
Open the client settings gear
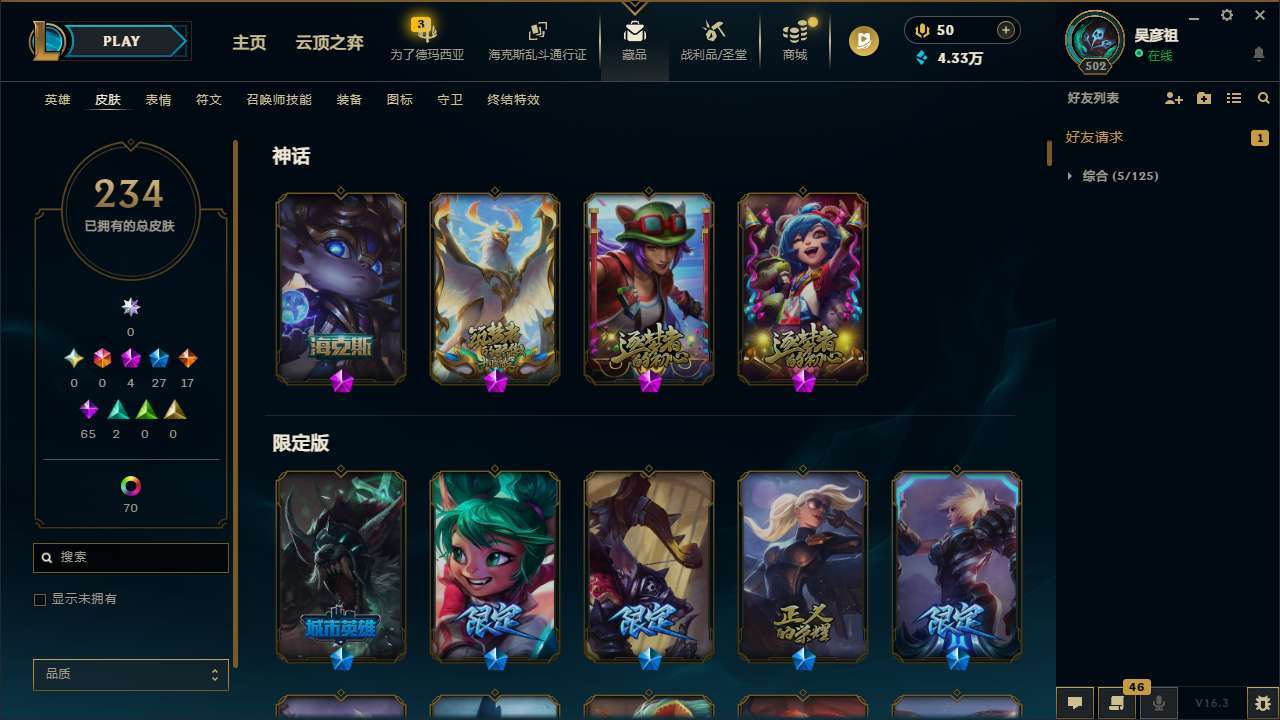(x=1226, y=15)
